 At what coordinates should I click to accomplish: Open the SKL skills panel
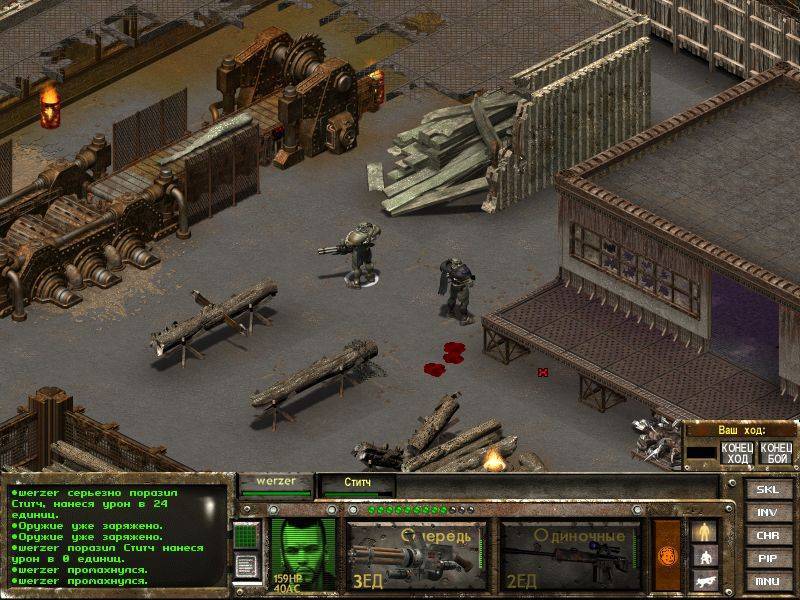pos(767,490)
